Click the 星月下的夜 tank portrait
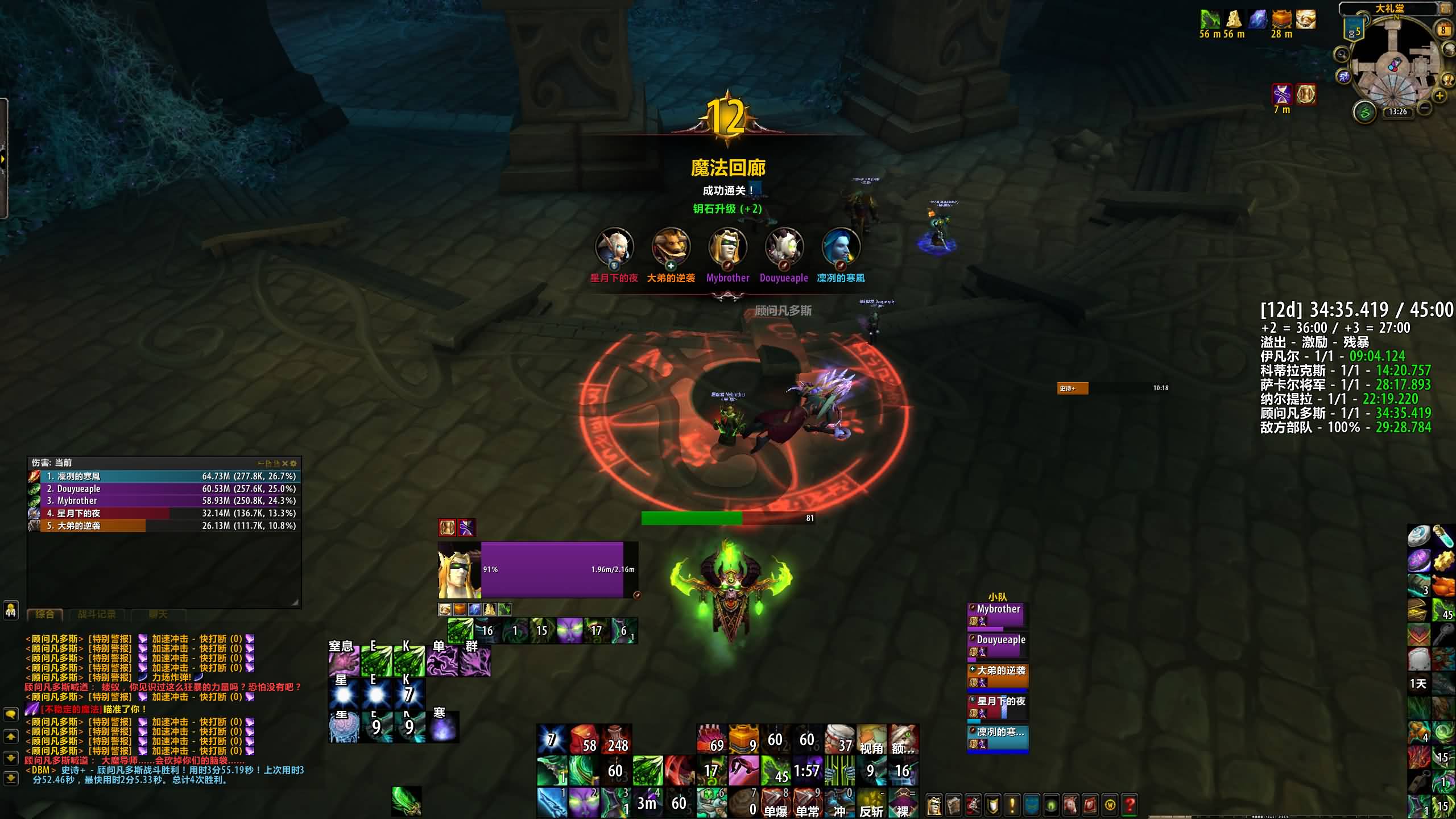 (614, 247)
